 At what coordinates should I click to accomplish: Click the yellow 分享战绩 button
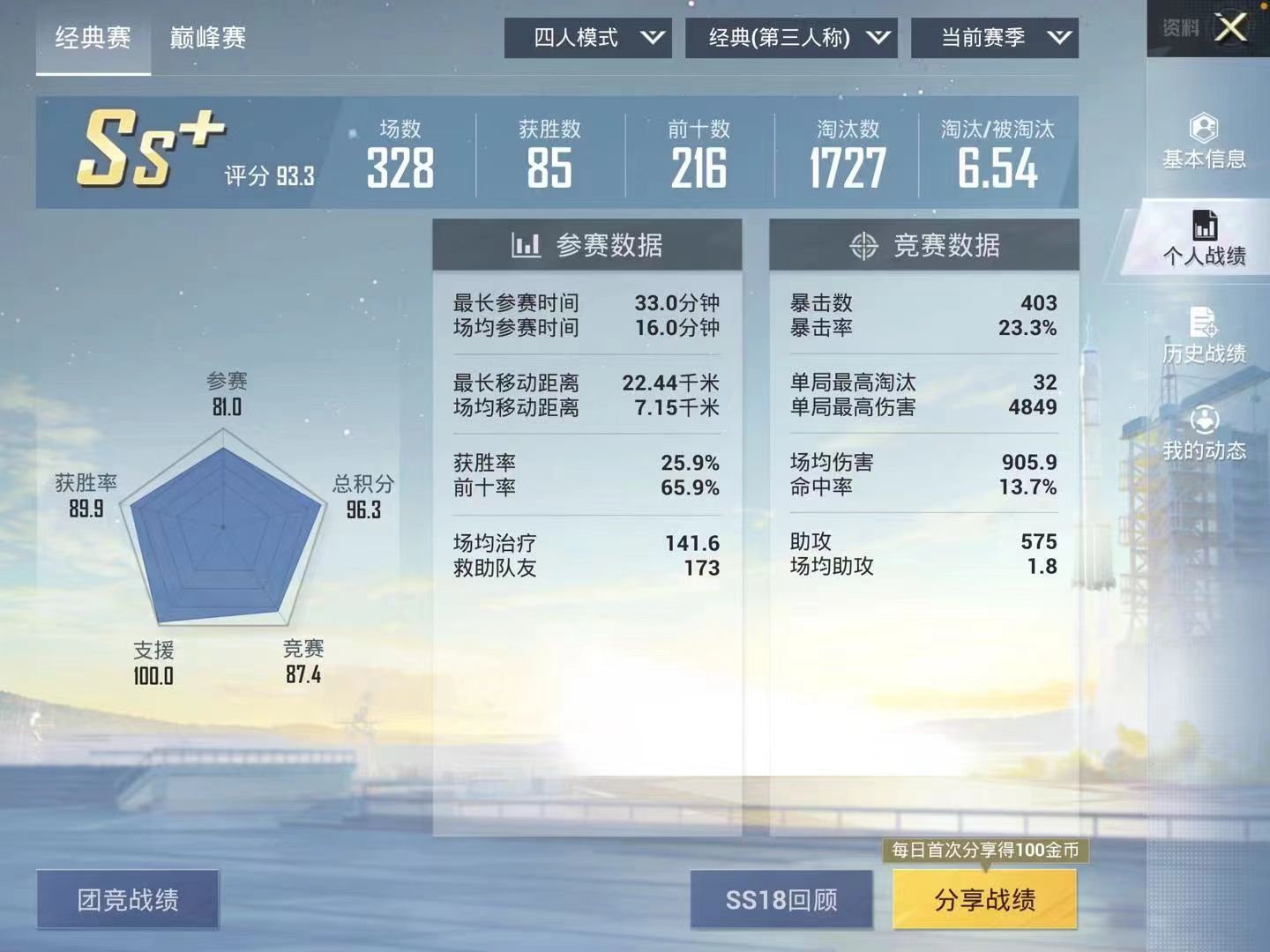(x=985, y=899)
